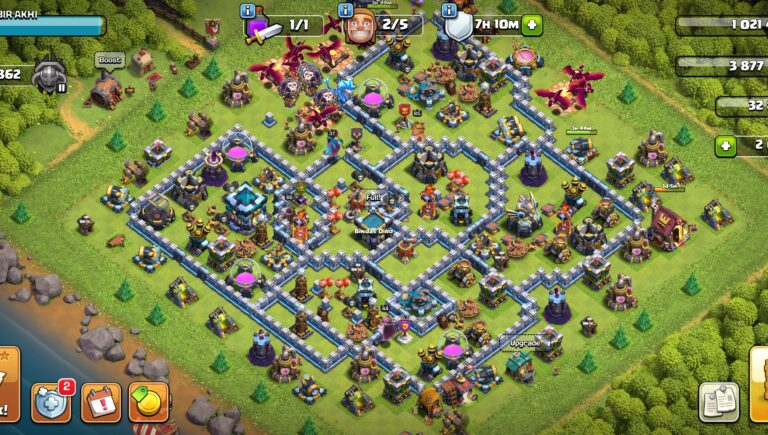Show info for the 2/5 builders counter
This screenshot has height=435, width=768.
pyautogui.click(x=346, y=11)
